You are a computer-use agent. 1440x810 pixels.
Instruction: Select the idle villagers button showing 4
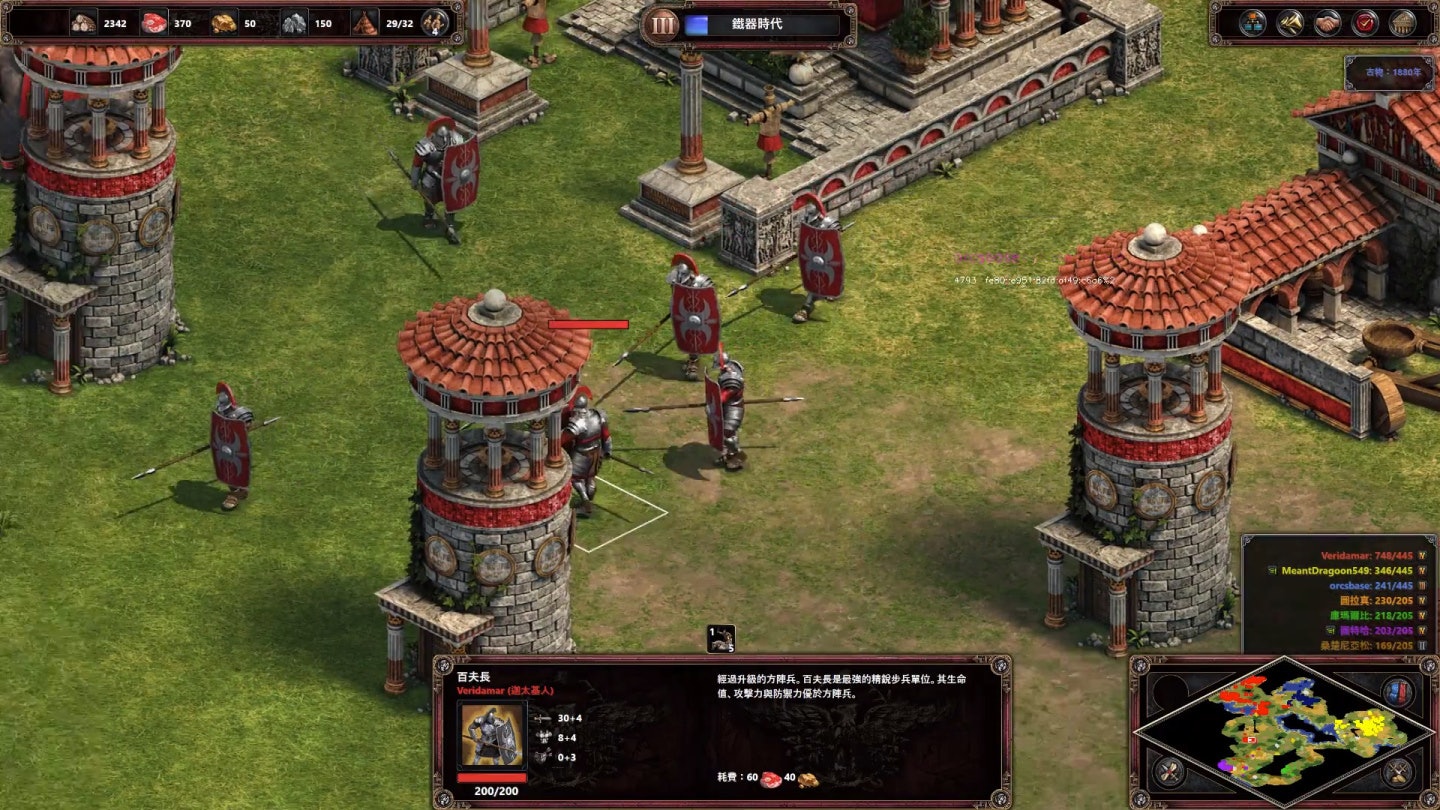[x=435, y=22]
